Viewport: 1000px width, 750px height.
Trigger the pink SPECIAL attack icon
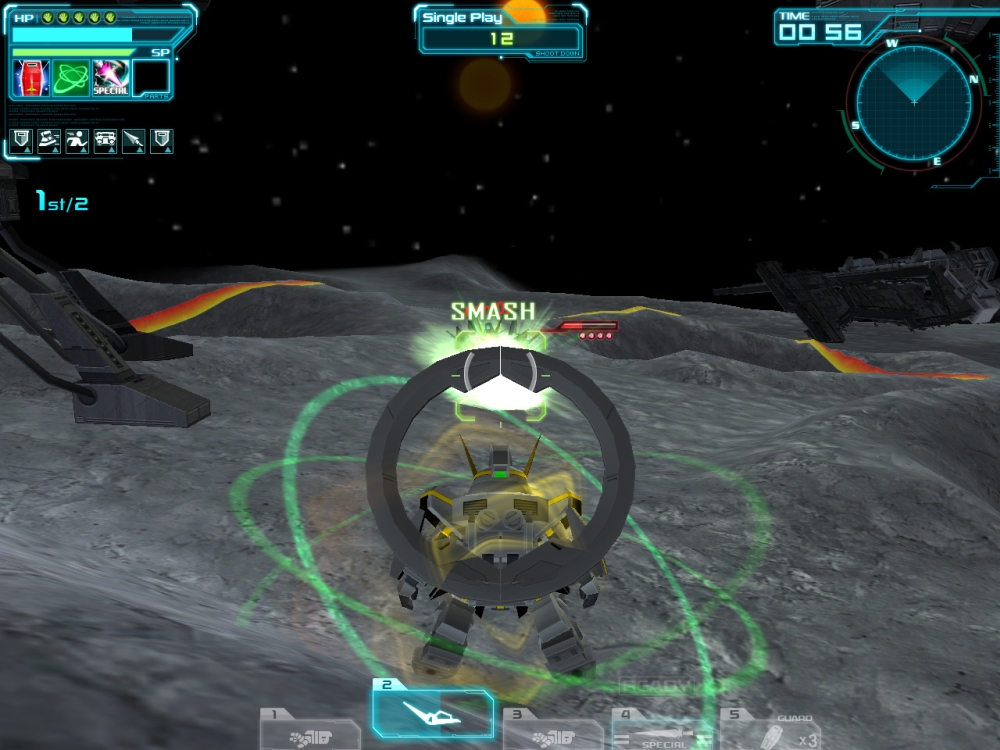110,78
